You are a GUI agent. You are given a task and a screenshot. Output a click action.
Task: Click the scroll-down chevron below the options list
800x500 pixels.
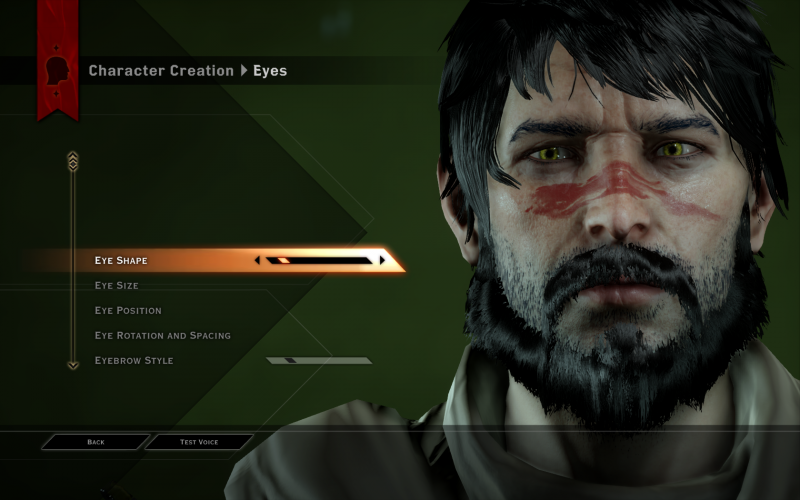[72, 365]
